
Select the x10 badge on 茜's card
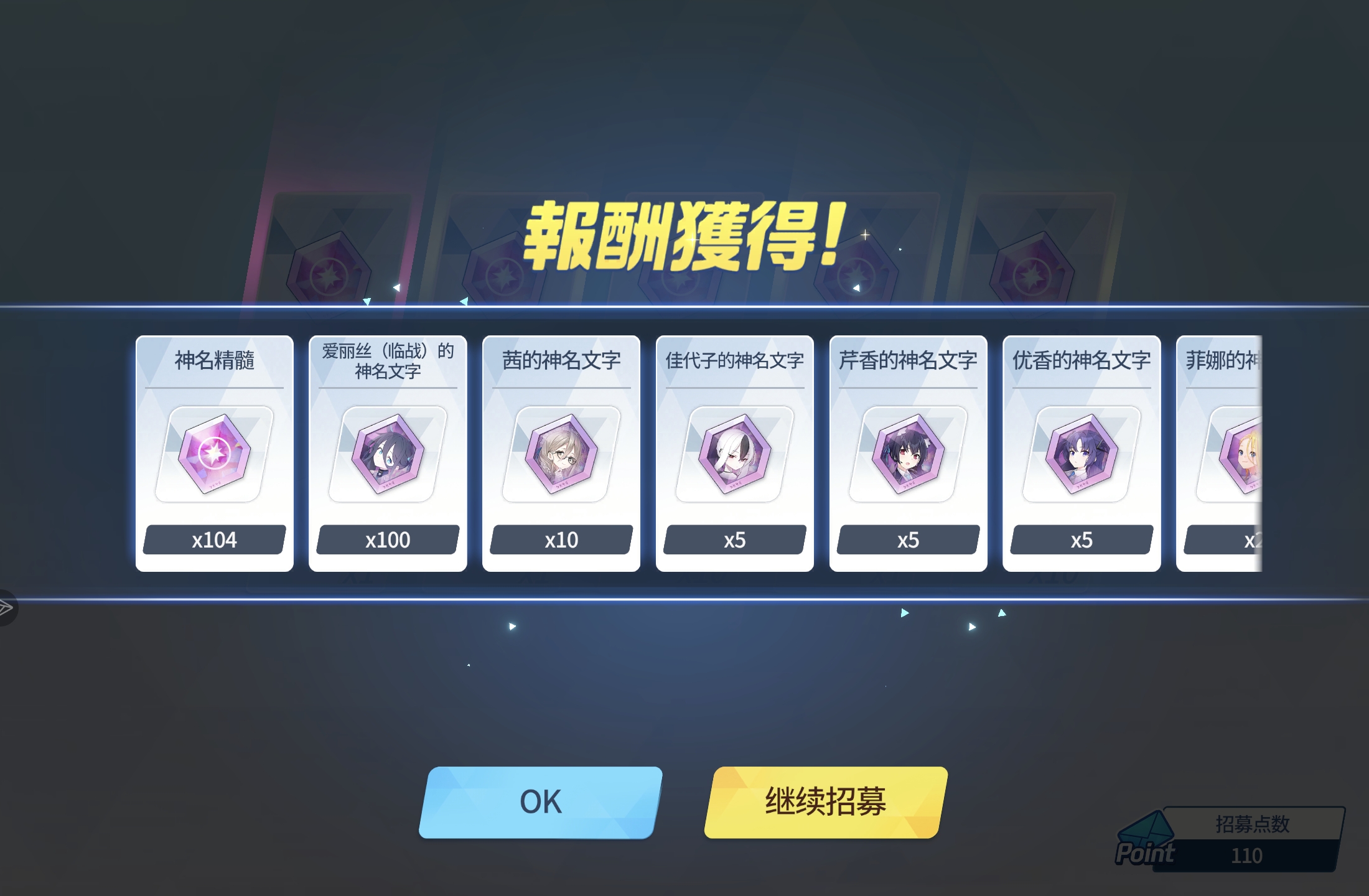(560, 540)
